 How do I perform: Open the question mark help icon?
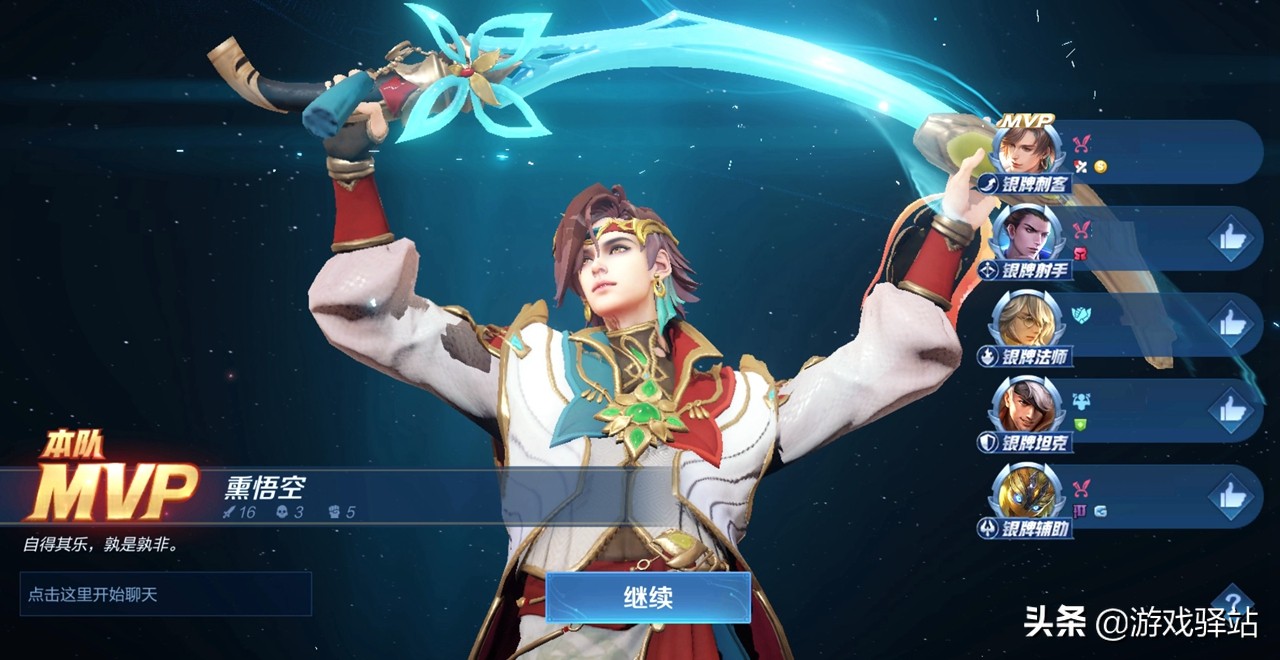pyautogui.click(x=1232, y=603)
